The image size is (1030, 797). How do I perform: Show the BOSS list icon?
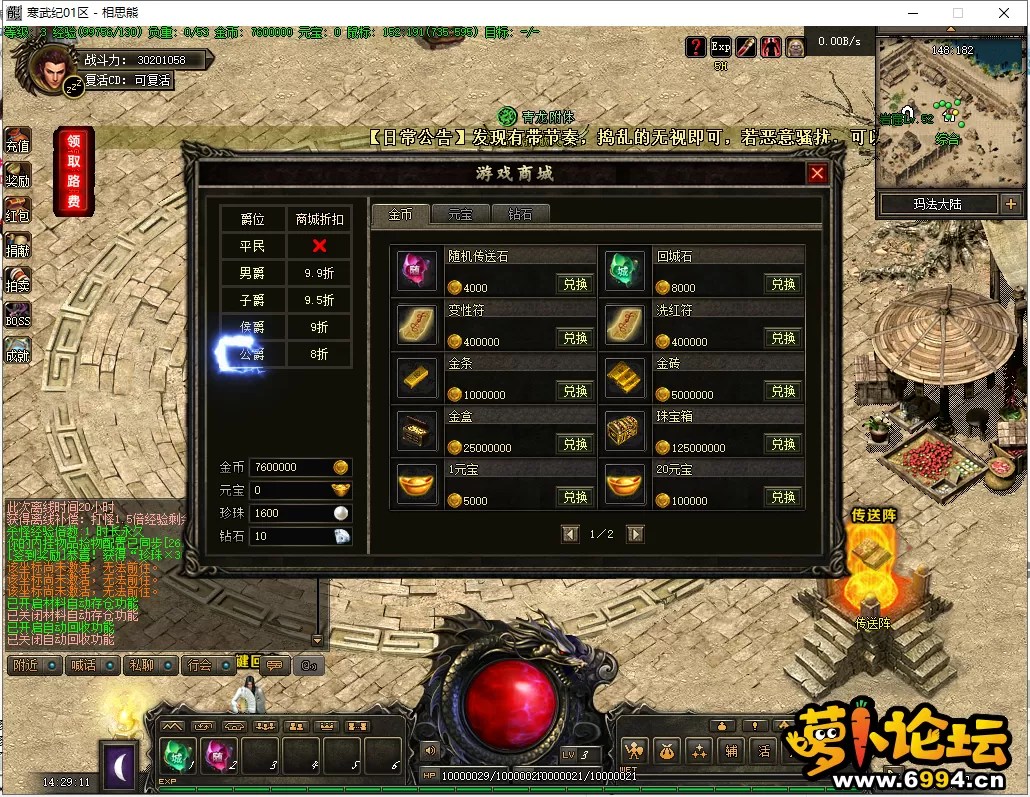(x=18, y=316)
